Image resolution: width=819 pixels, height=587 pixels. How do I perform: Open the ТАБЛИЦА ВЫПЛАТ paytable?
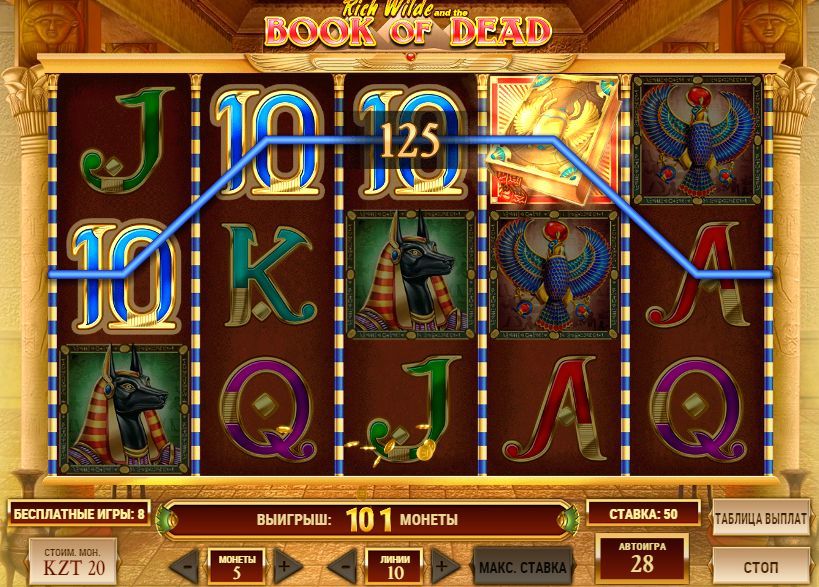[x=761, y=519]
